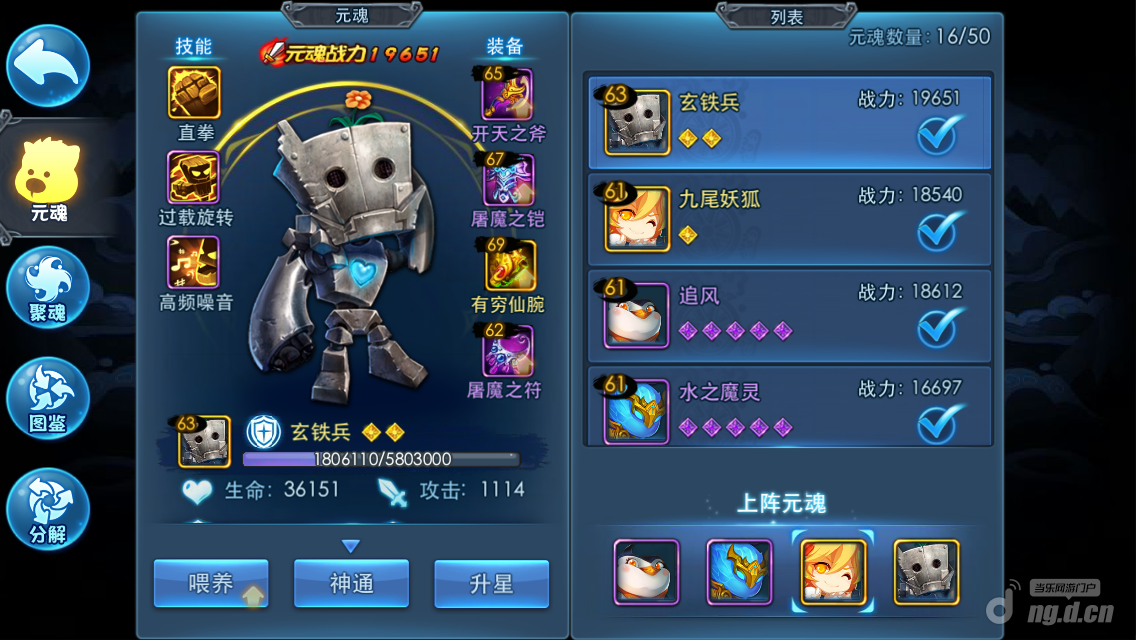This screenshot has width=1136, height=640.
Task: Uncheck the 玄铁兵 deployment checkmark
Action: click(x=940, y=135)
